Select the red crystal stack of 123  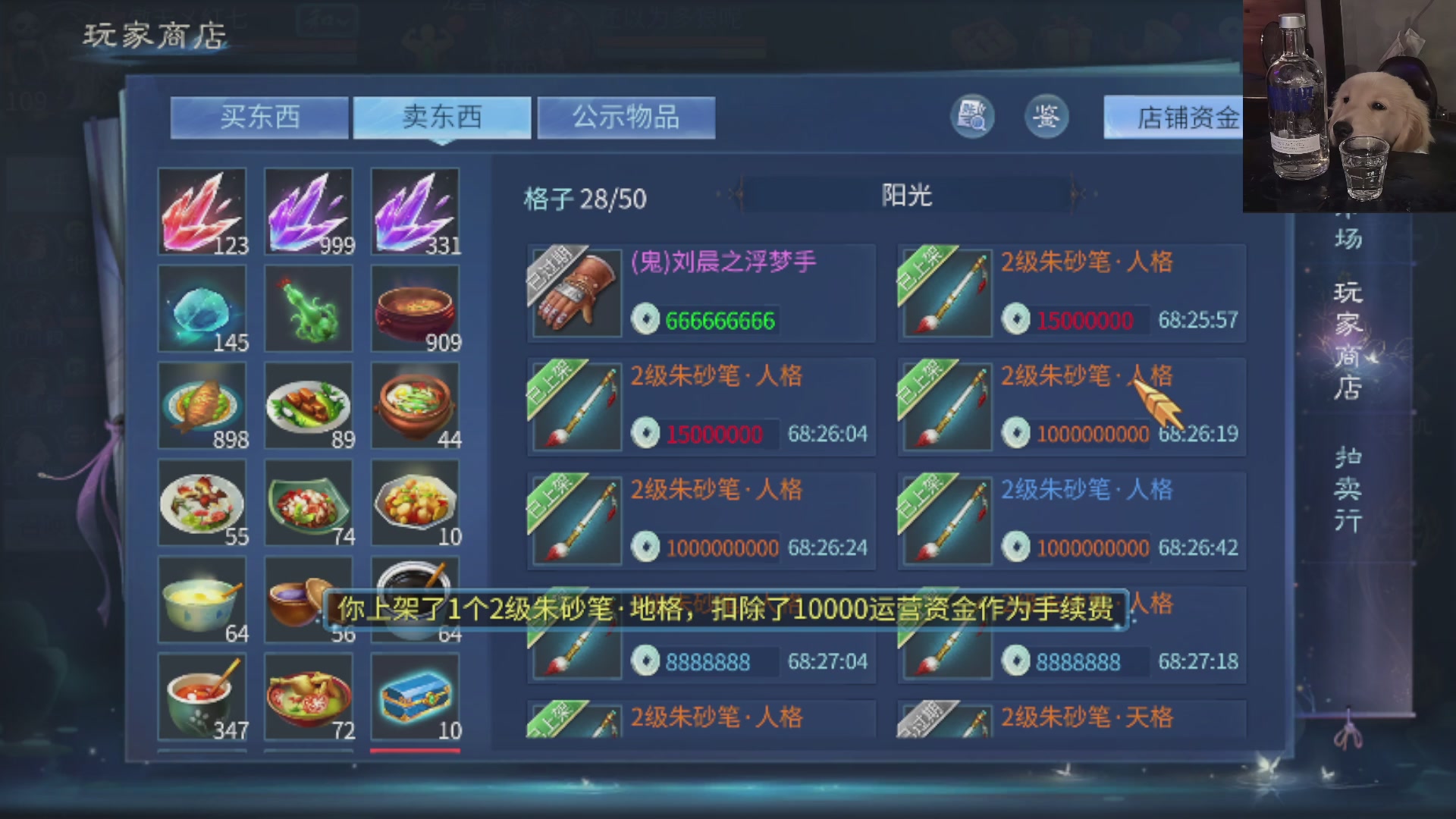201,210
